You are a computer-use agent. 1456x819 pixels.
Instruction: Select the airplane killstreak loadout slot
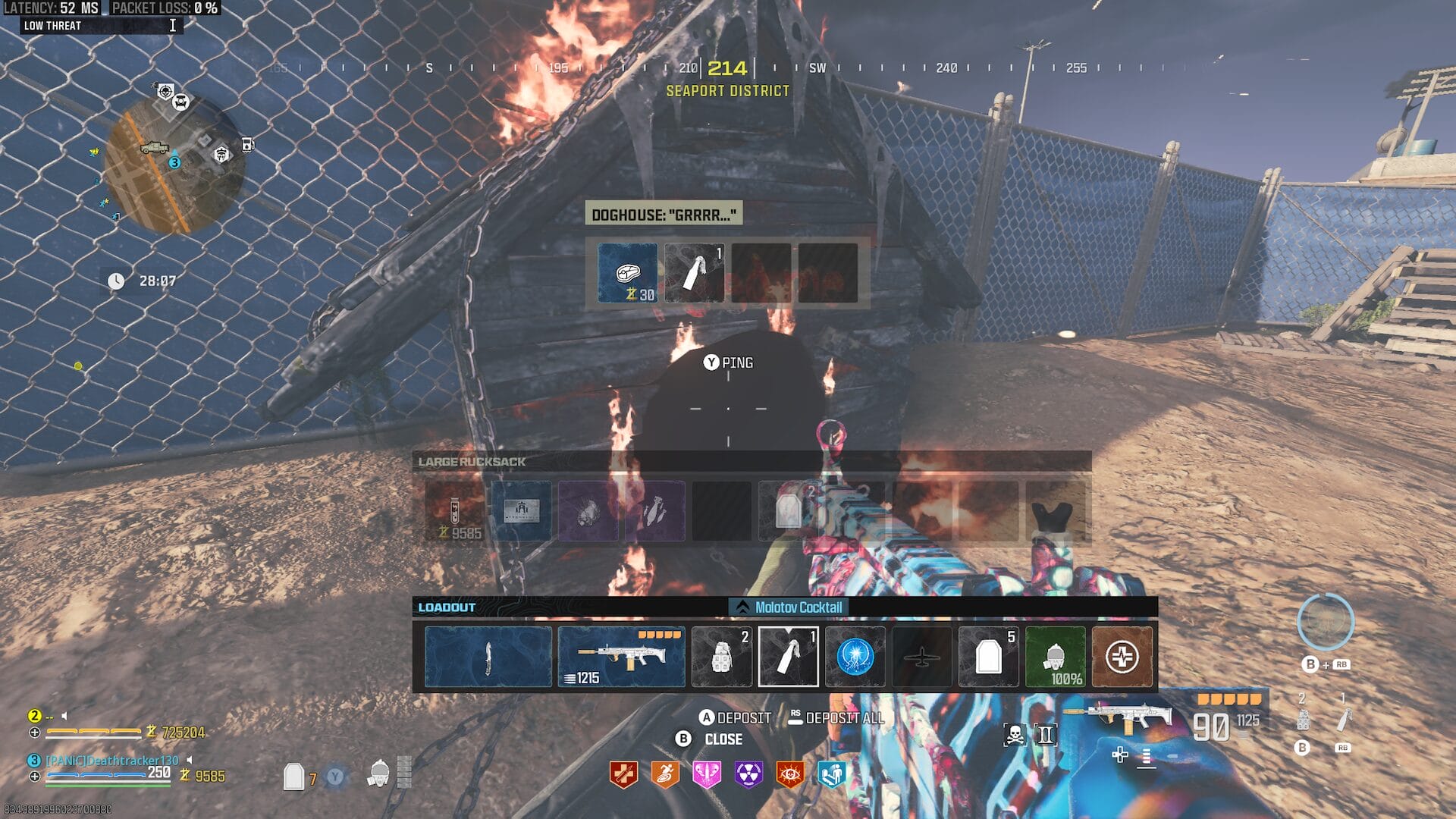[x=921, y=657]
